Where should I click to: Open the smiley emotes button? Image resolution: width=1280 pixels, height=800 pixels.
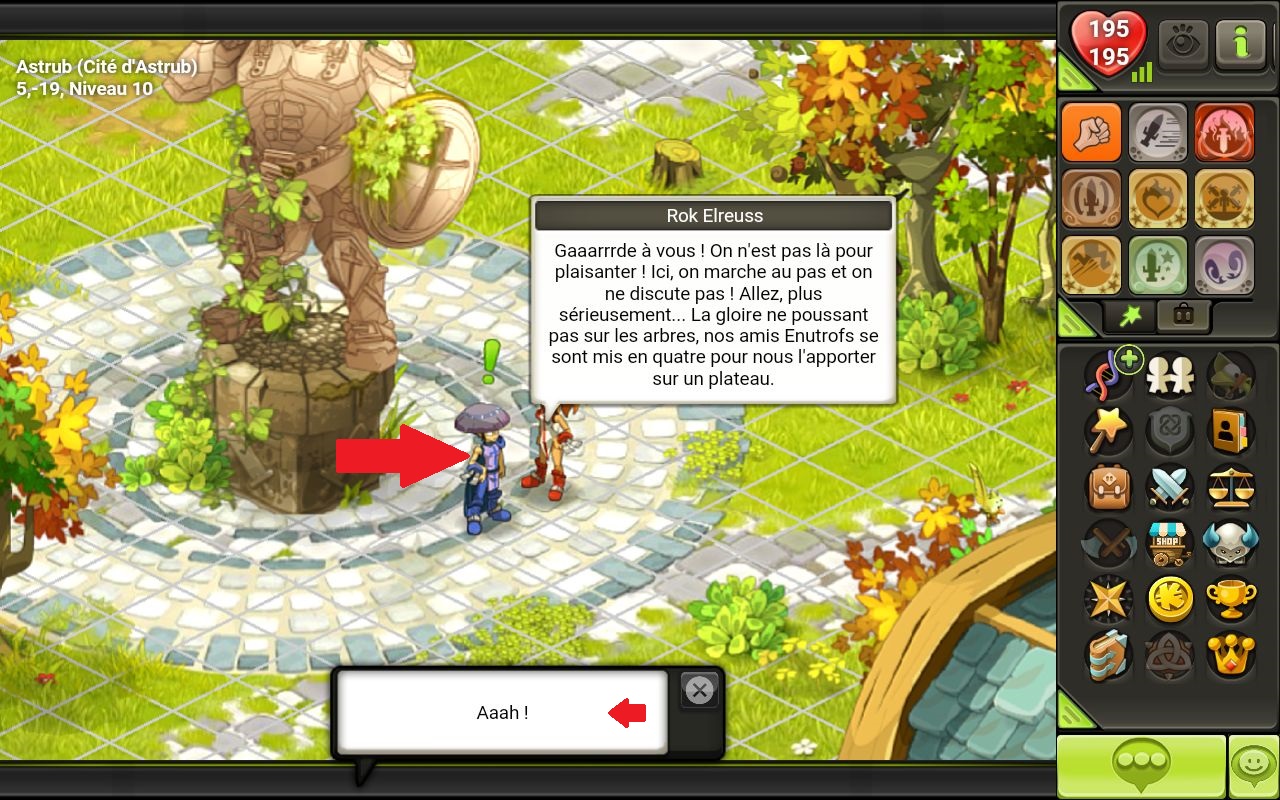[x=1253, y=767]
